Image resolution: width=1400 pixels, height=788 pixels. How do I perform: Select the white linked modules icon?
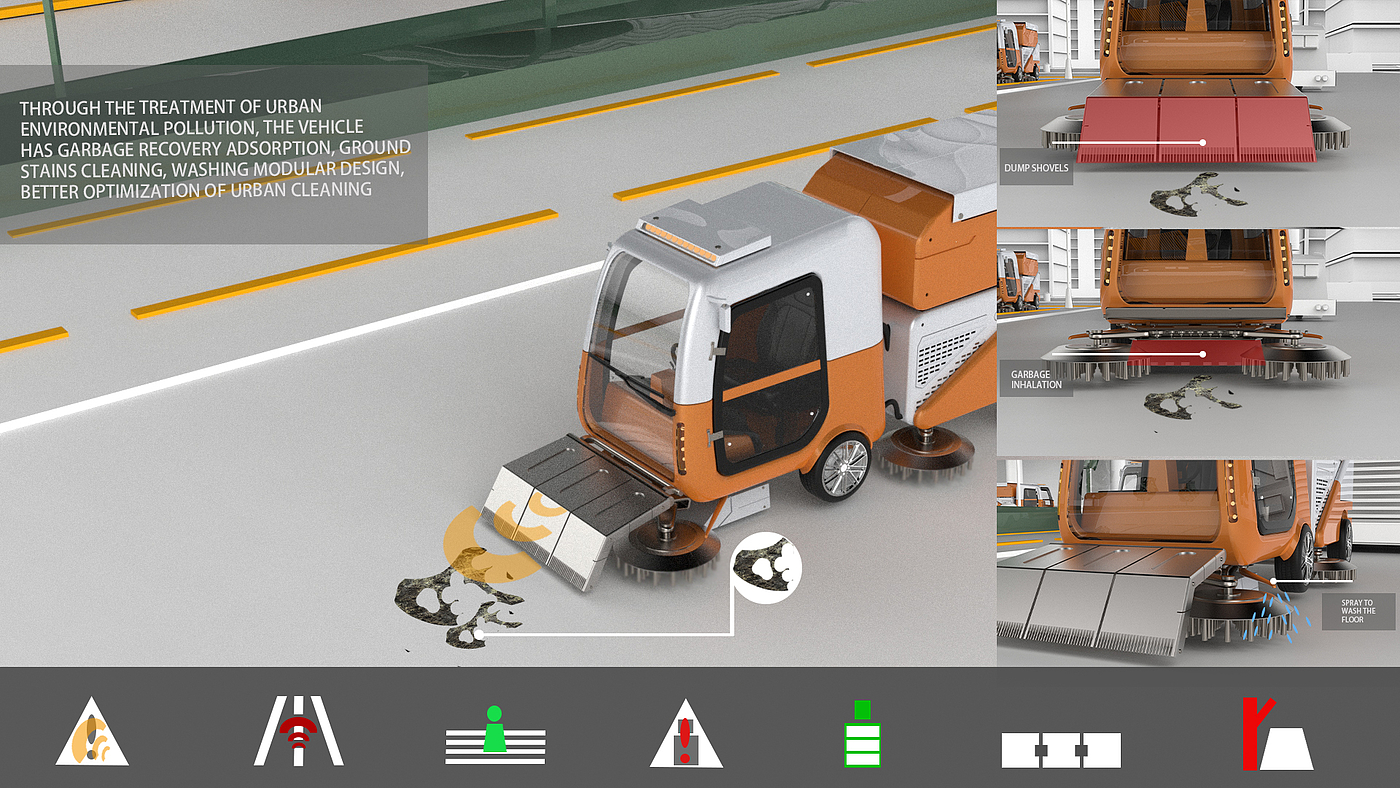pyautogui.click(x=1060, y=749)
